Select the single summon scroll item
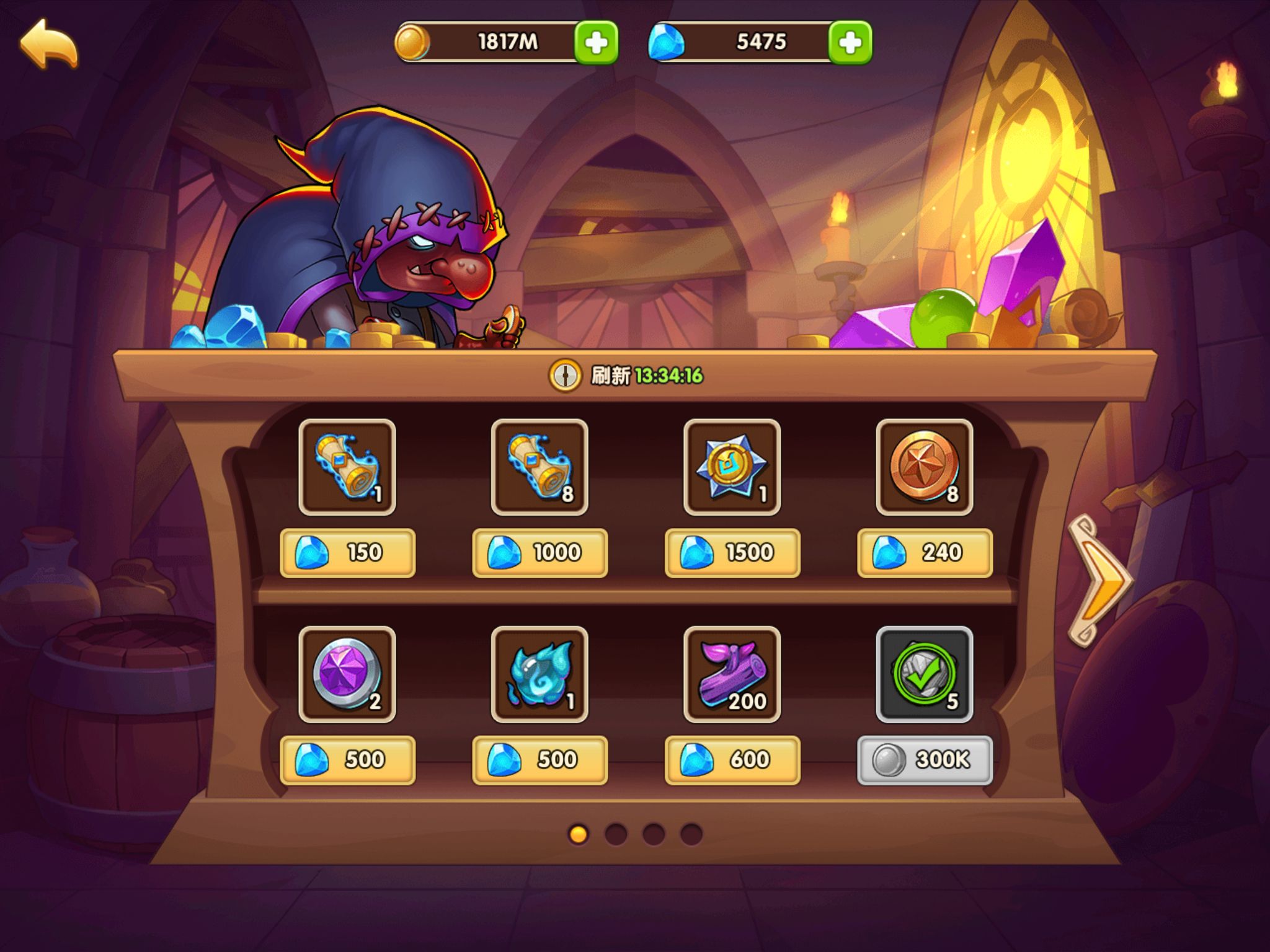 (347, 467)
